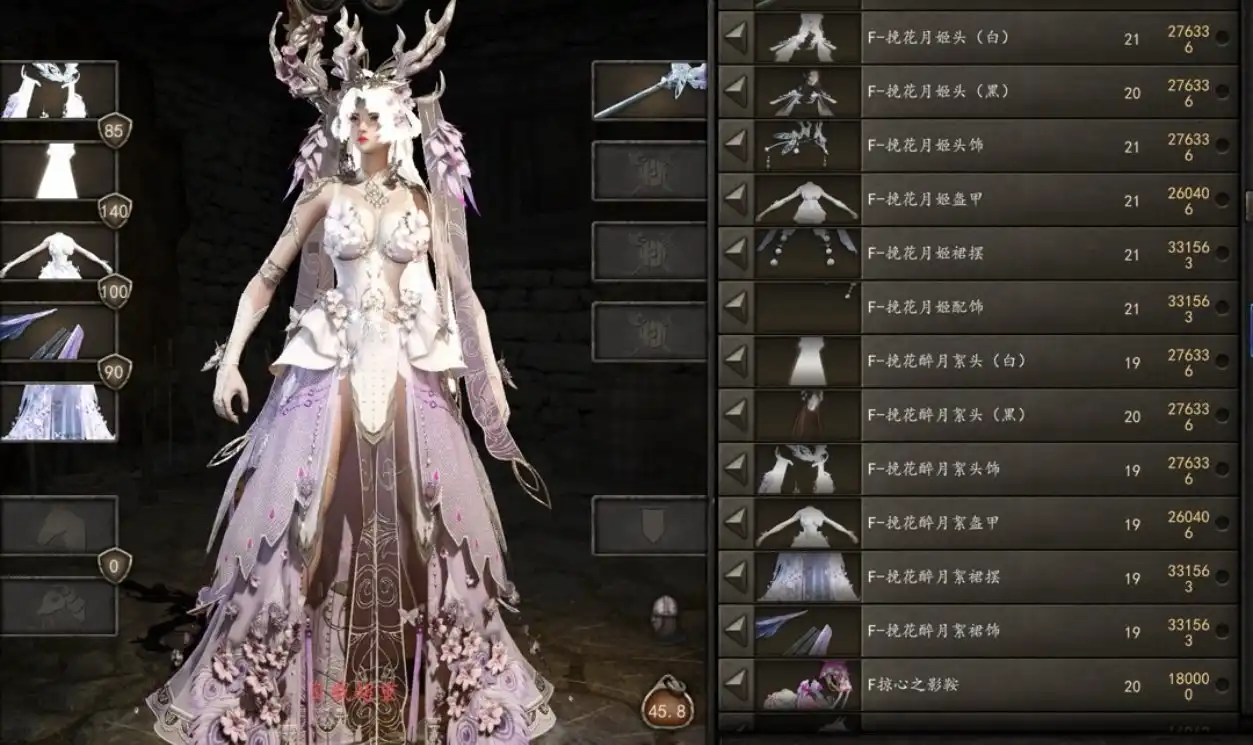Click the equipped lilac skirt slot
The height and width of the screenshot is (745, 1253).
[58, 412]
